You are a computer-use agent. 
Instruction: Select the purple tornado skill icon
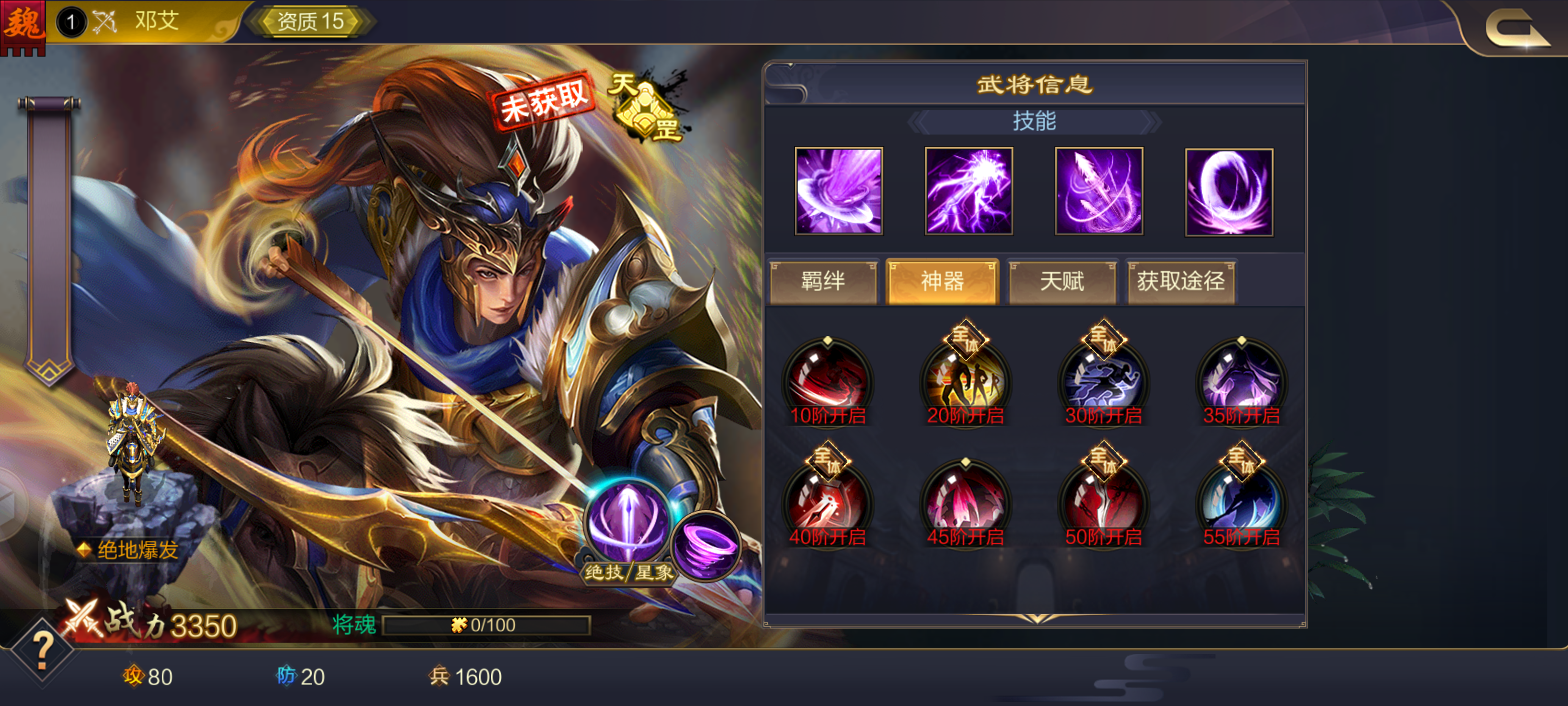click(838, 191)
